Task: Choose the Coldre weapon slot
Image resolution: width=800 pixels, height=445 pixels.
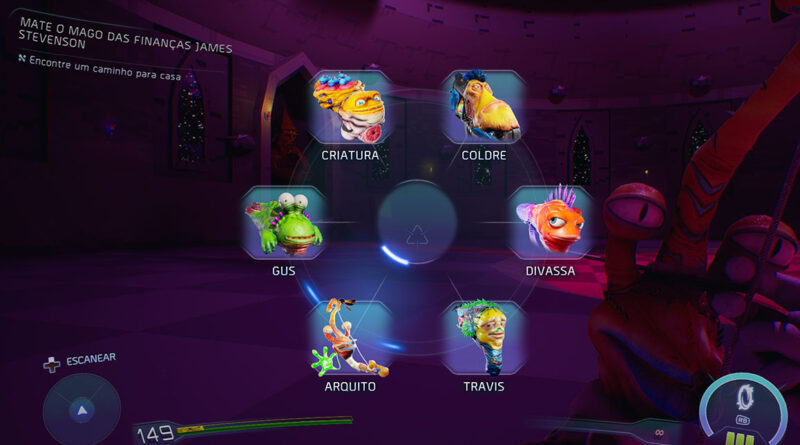Action: 484,108
